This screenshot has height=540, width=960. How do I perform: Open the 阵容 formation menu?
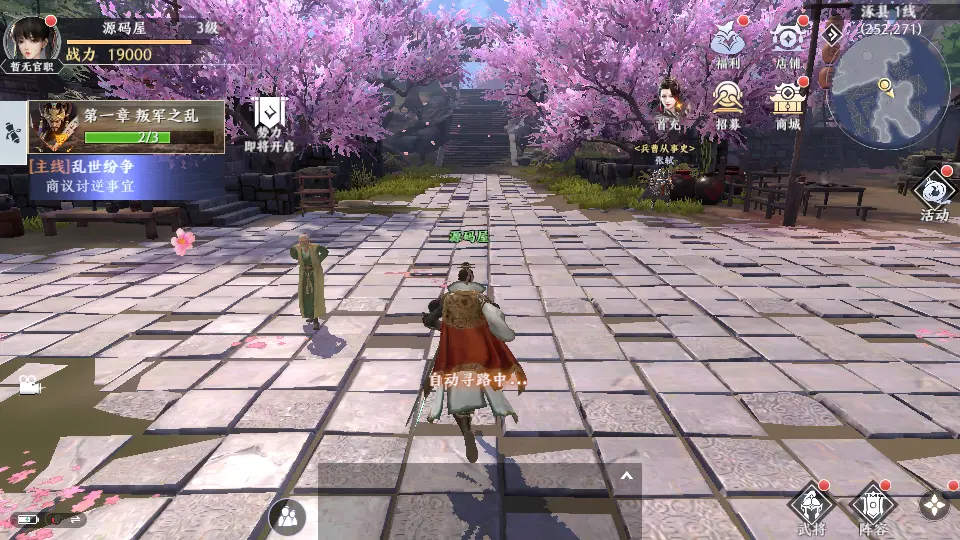(x=872, y=507)
